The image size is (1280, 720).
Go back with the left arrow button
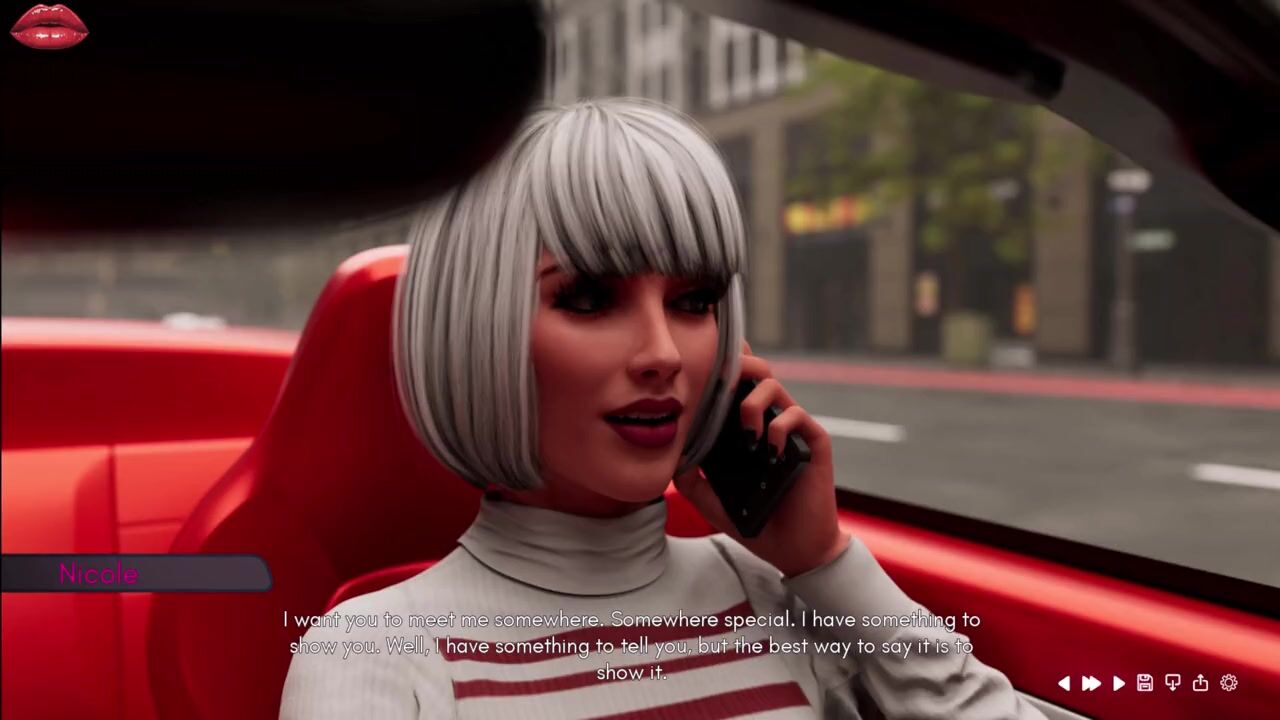[1064, 683]
